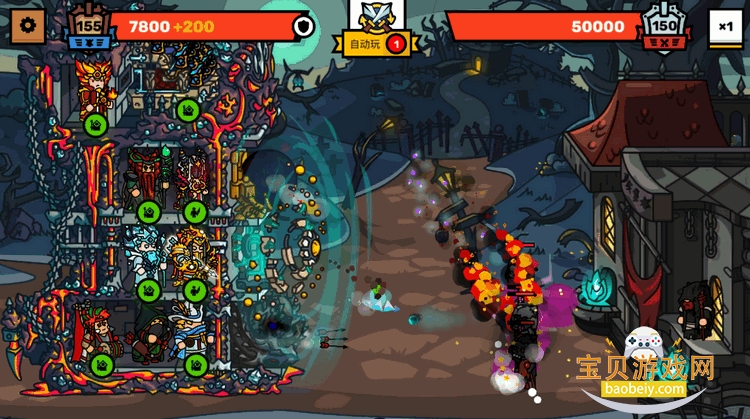This screenshot has width=750, height=419.
Task: Tap the green badge under the flame-haired hero
Action: click(x=96, y=124)
